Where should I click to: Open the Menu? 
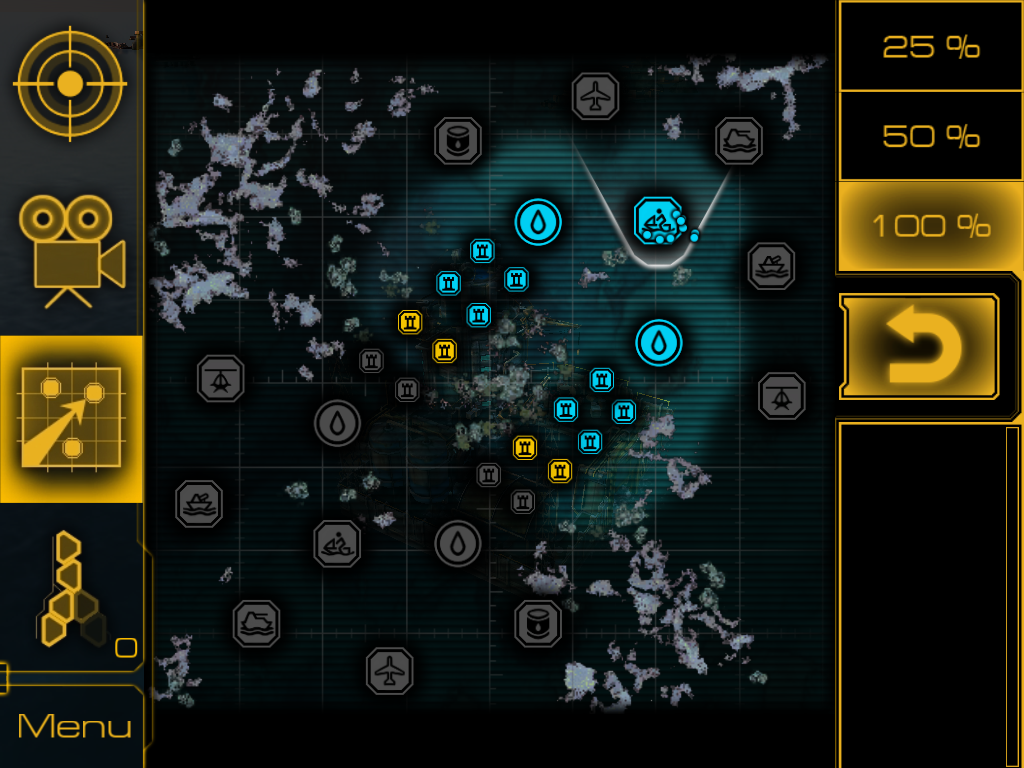(74, 726)
